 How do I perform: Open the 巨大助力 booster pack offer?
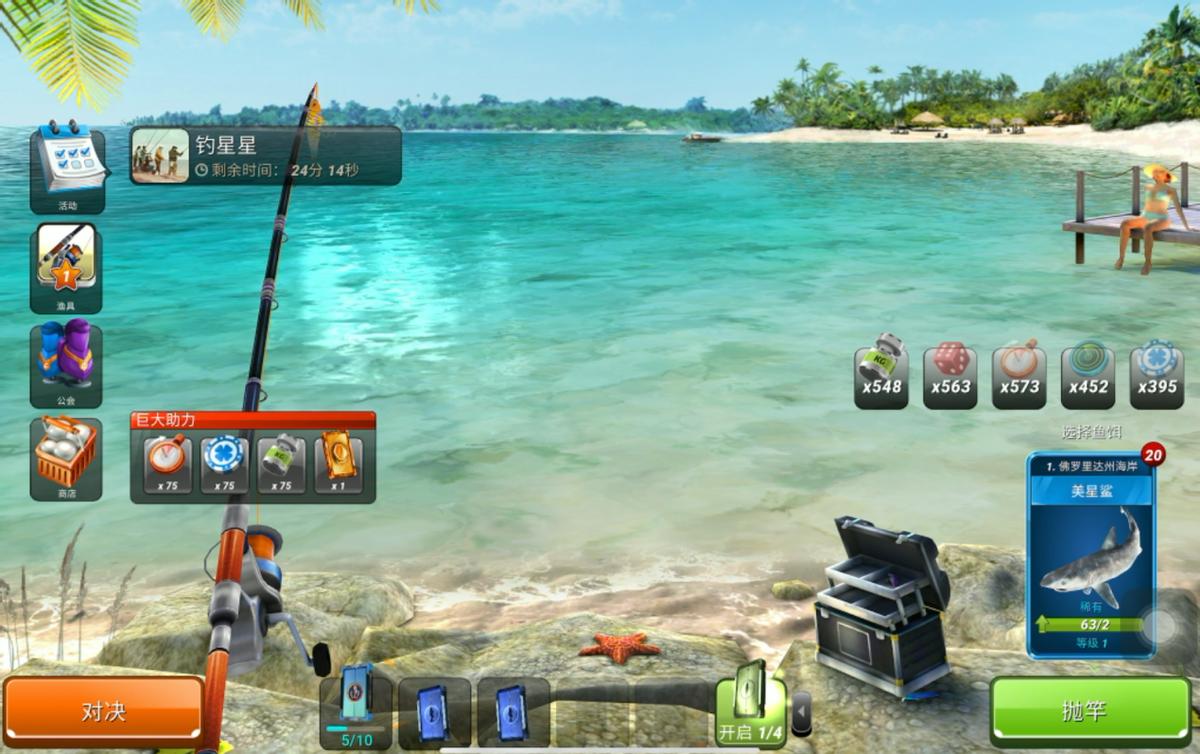click(253, 458)
